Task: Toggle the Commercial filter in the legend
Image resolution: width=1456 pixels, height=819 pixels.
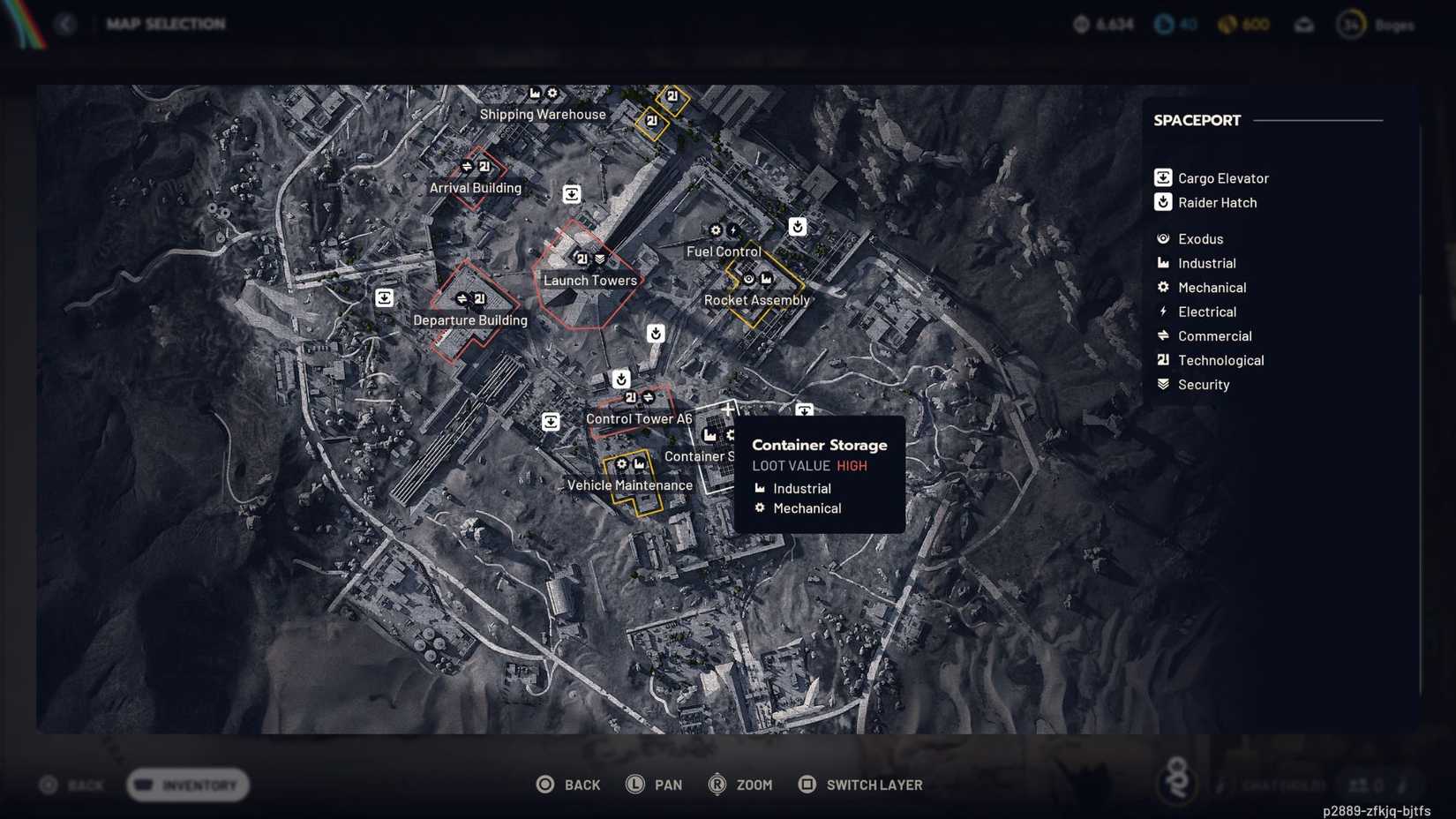Action: (1162, 335)
